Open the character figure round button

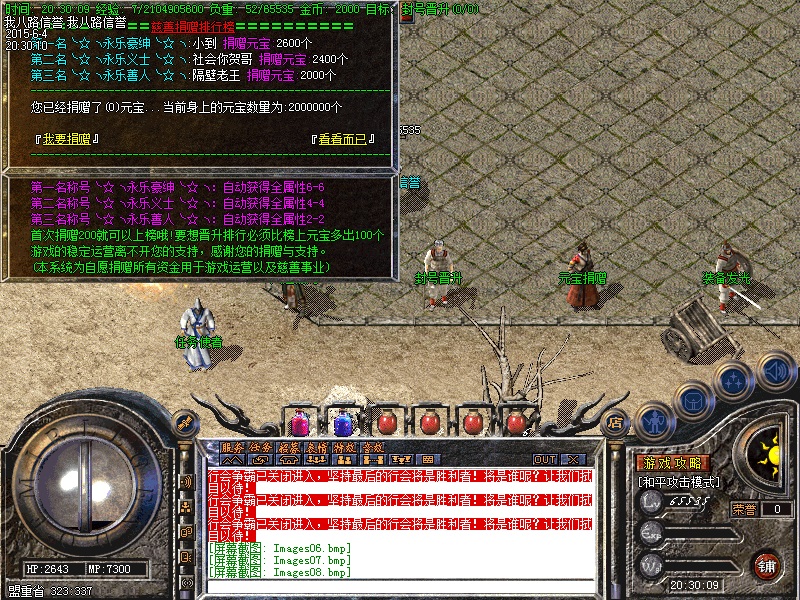pos(653,422)
